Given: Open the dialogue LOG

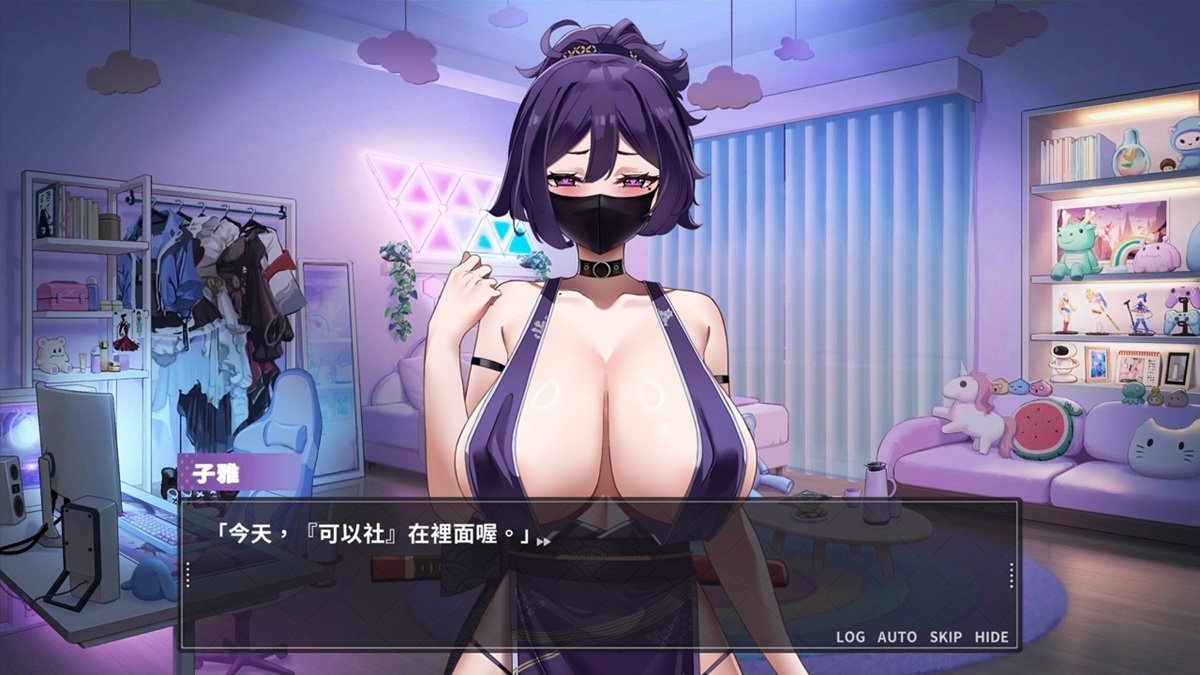Looking at the screenshot, I should [x=850, y=637].
